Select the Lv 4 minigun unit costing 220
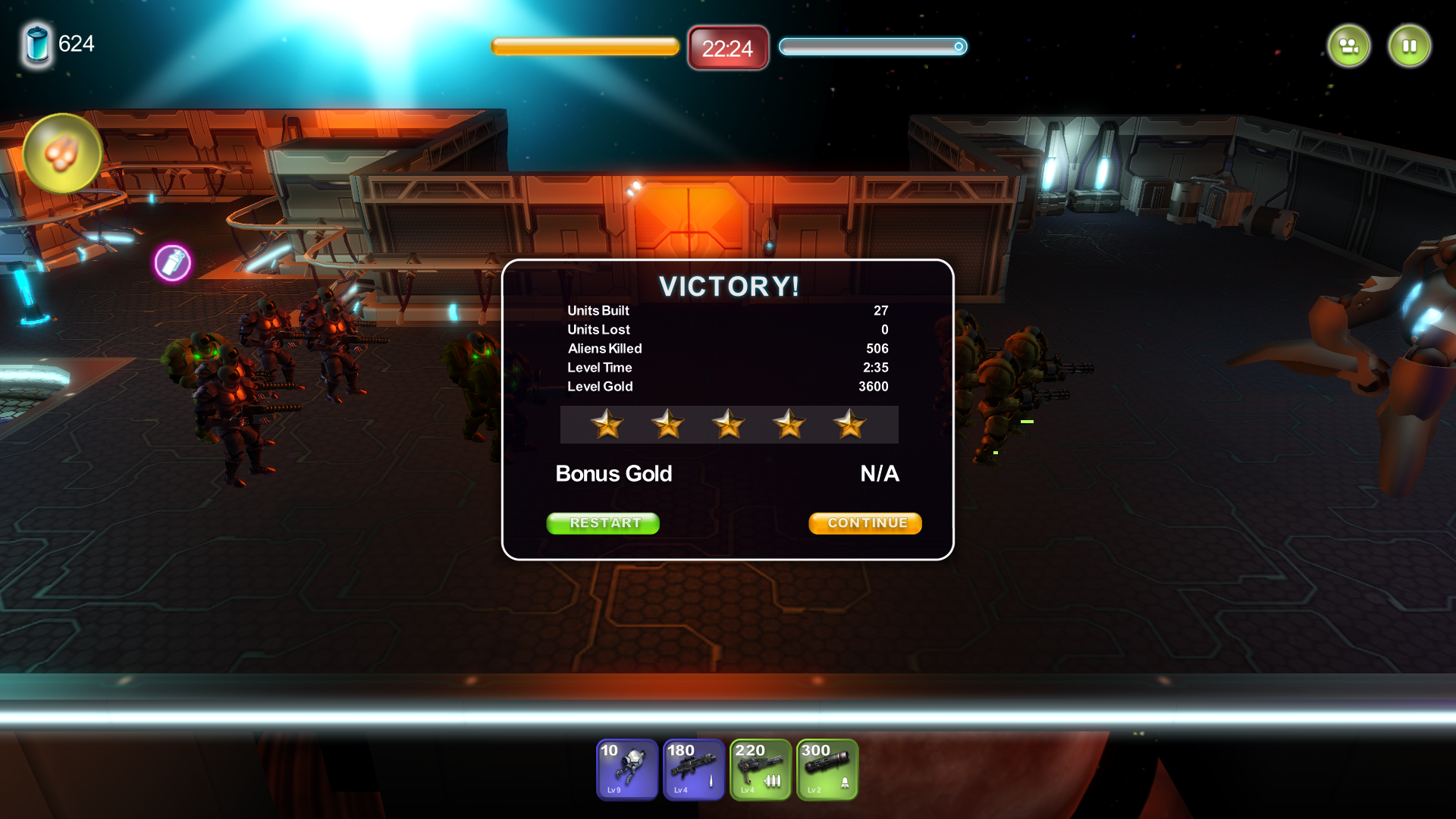 pyautogui.click(x=760, y=770)
